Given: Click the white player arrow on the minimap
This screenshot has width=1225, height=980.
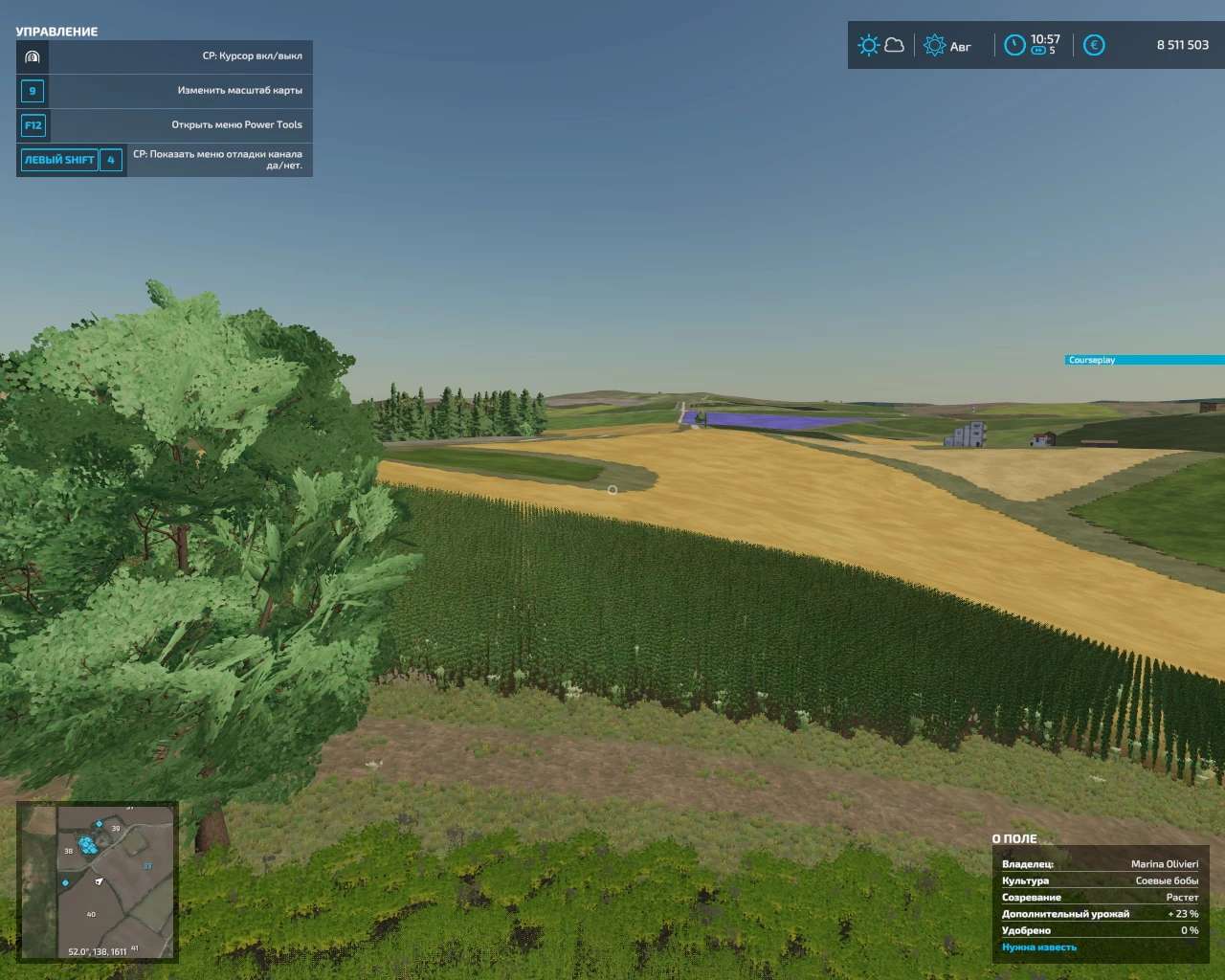Looking at the screenshot, I should click(x=99, y=881).
